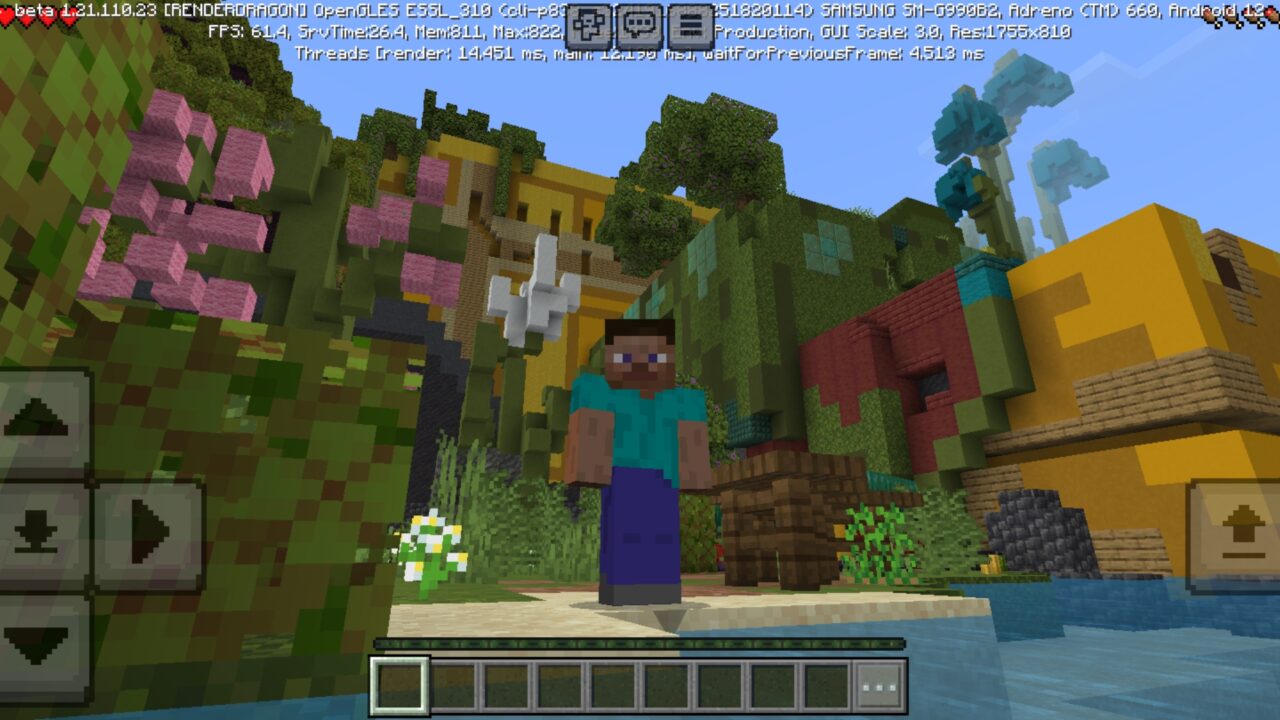This screenshot has height=720, width=1280.
Task: Open the emote menu button
Action: point(589,25)
